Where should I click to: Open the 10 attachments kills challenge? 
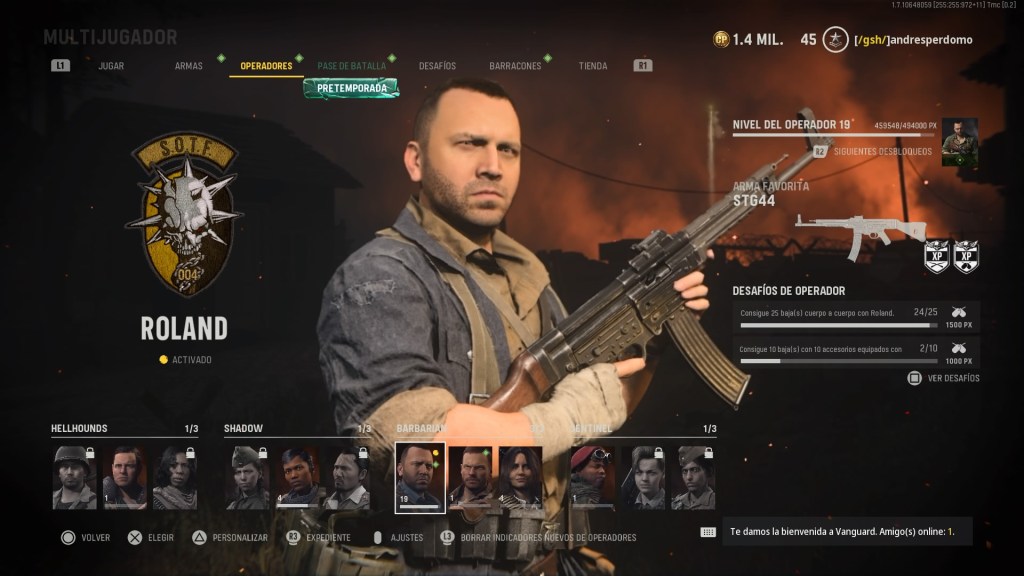coord(855,353)
